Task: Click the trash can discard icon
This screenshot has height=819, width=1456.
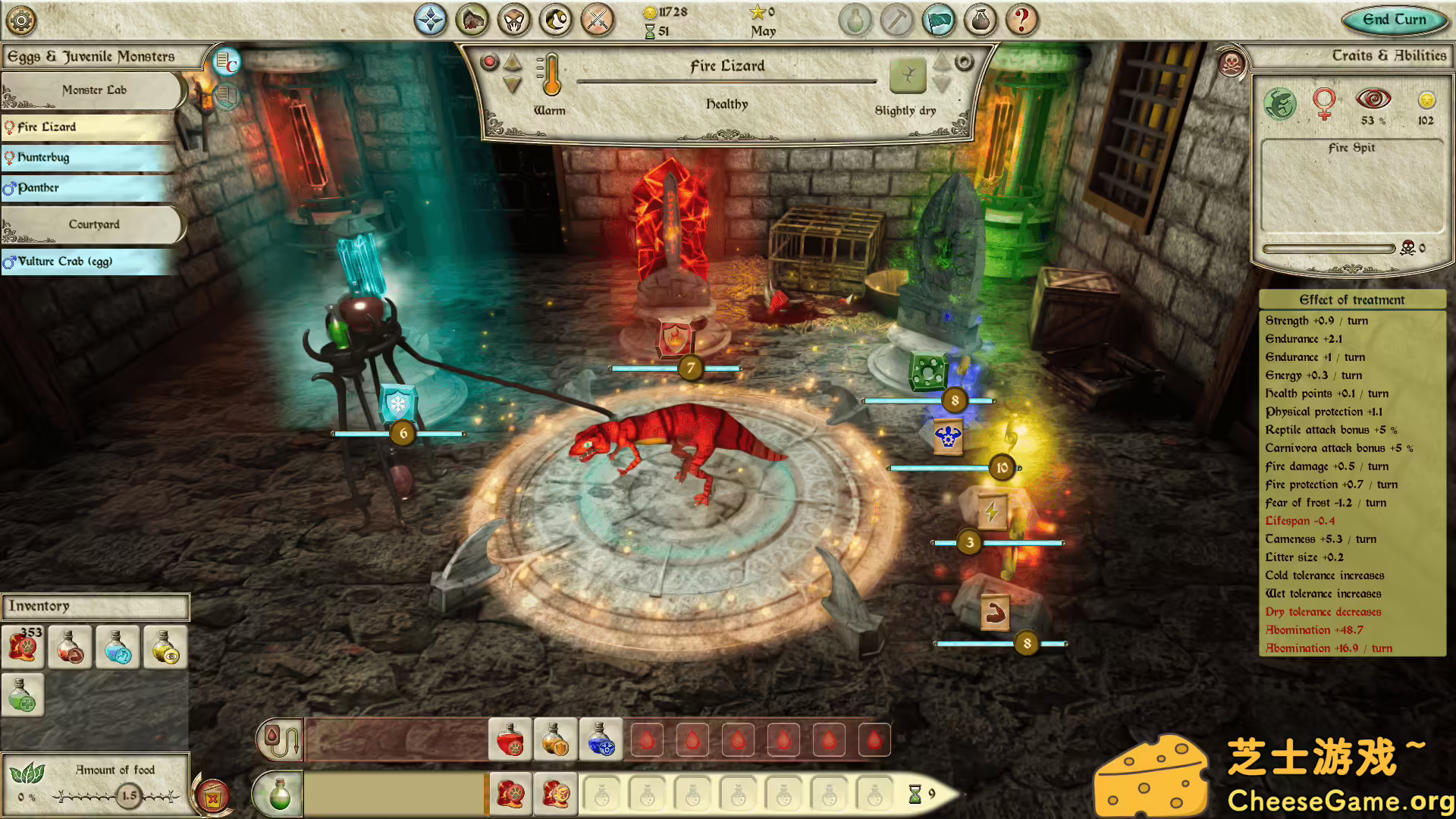Action: point(211,795)
